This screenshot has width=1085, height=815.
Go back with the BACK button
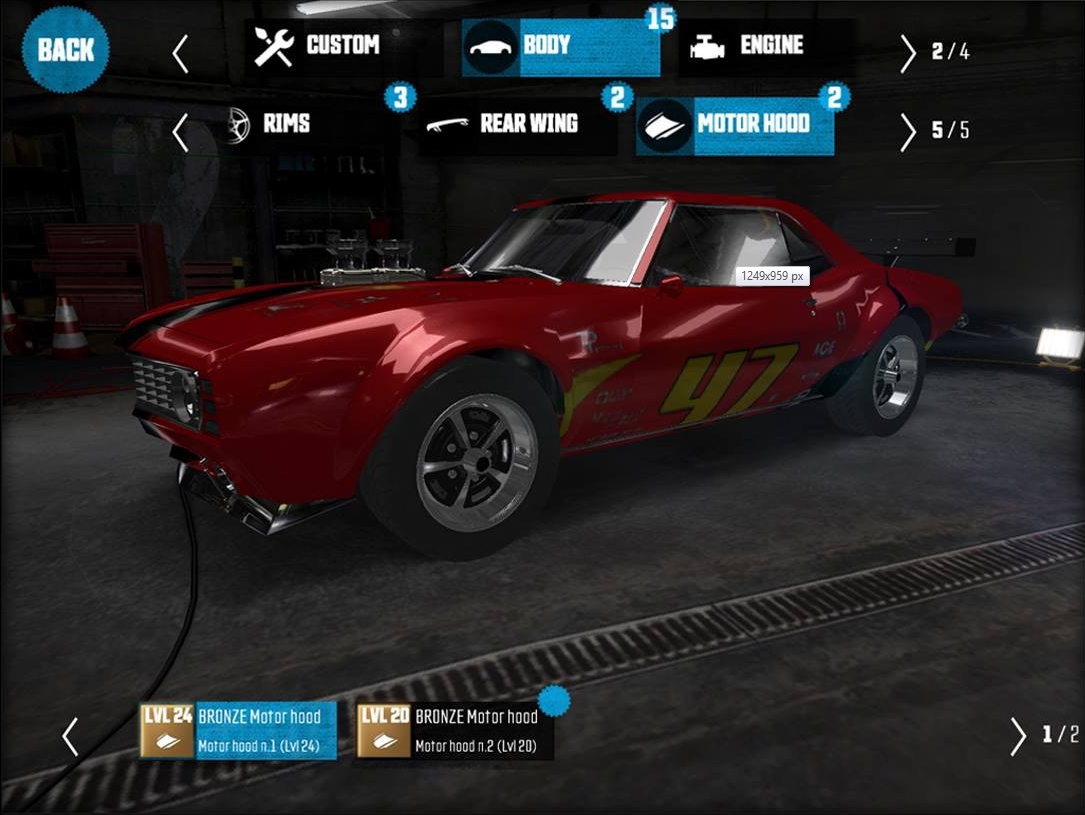(x=67, y=48)
